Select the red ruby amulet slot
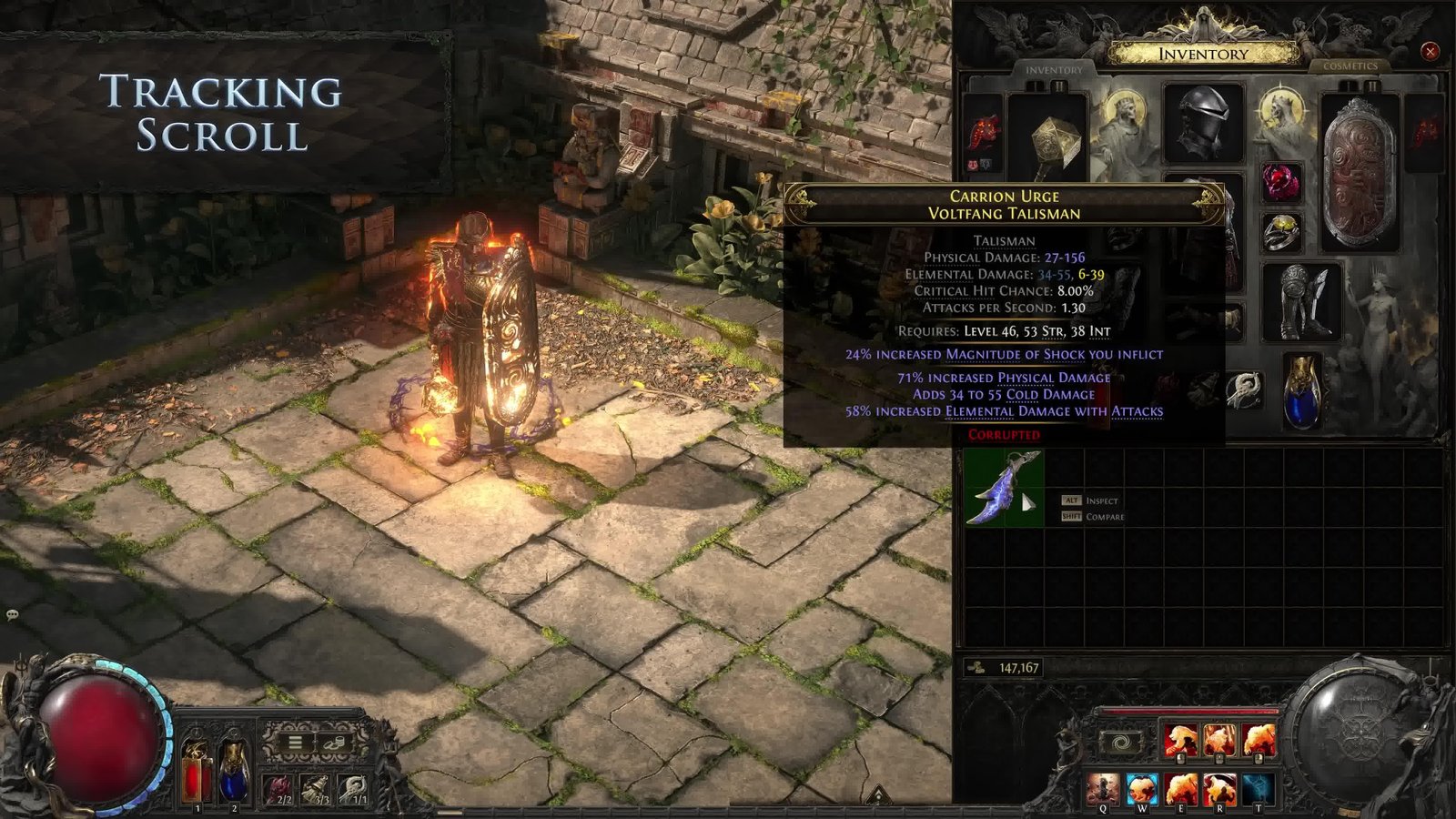 pyautogui.click(x=1281, y=183)
